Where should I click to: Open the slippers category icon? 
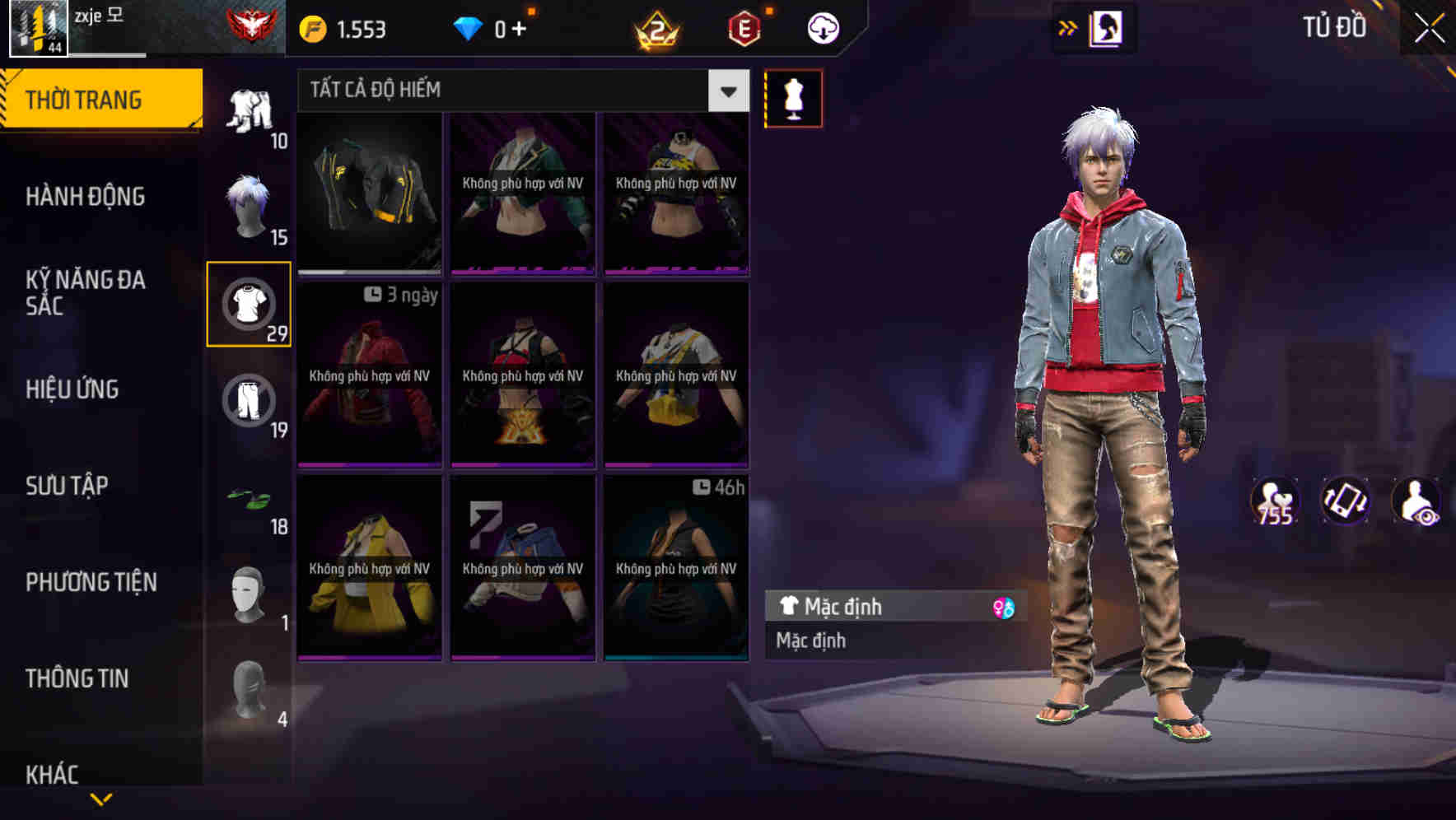point(248,500)
